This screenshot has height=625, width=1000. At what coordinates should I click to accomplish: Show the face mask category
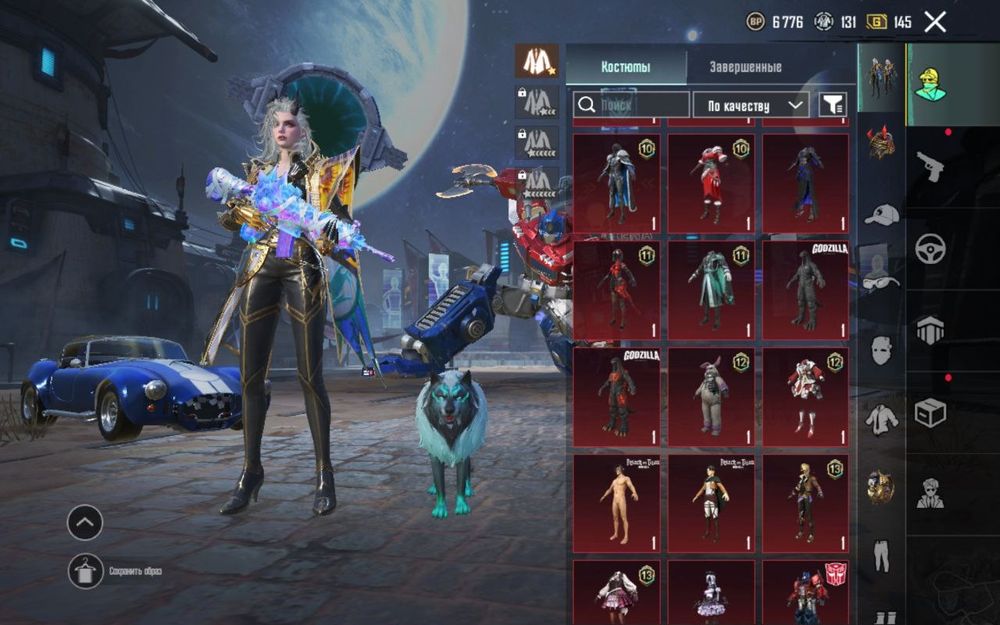(881, 351)
